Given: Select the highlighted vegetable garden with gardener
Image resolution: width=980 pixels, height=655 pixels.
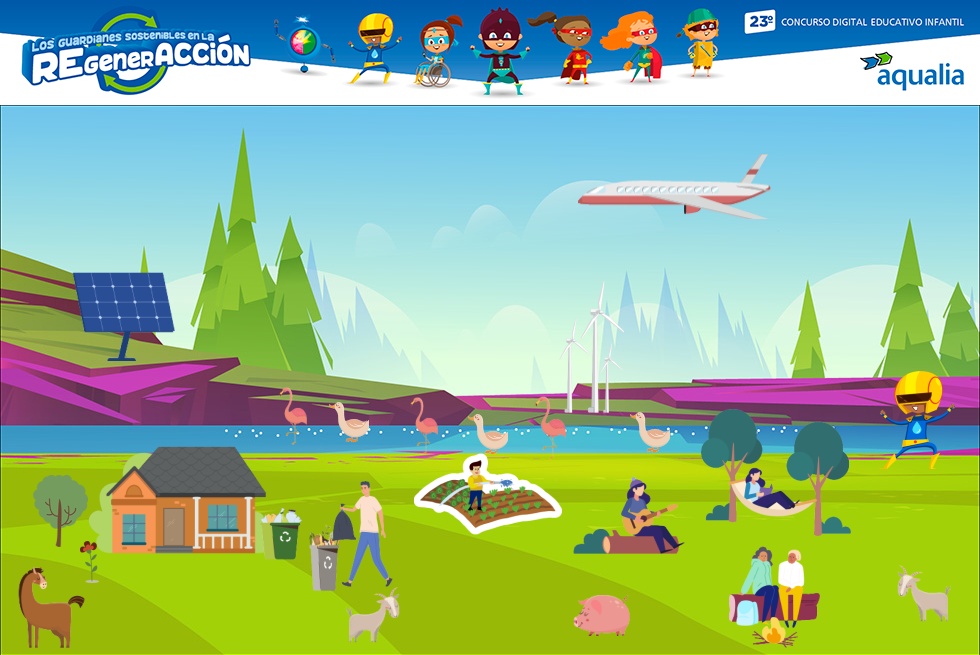Looking at the screenshot, I should click(487, 497).
